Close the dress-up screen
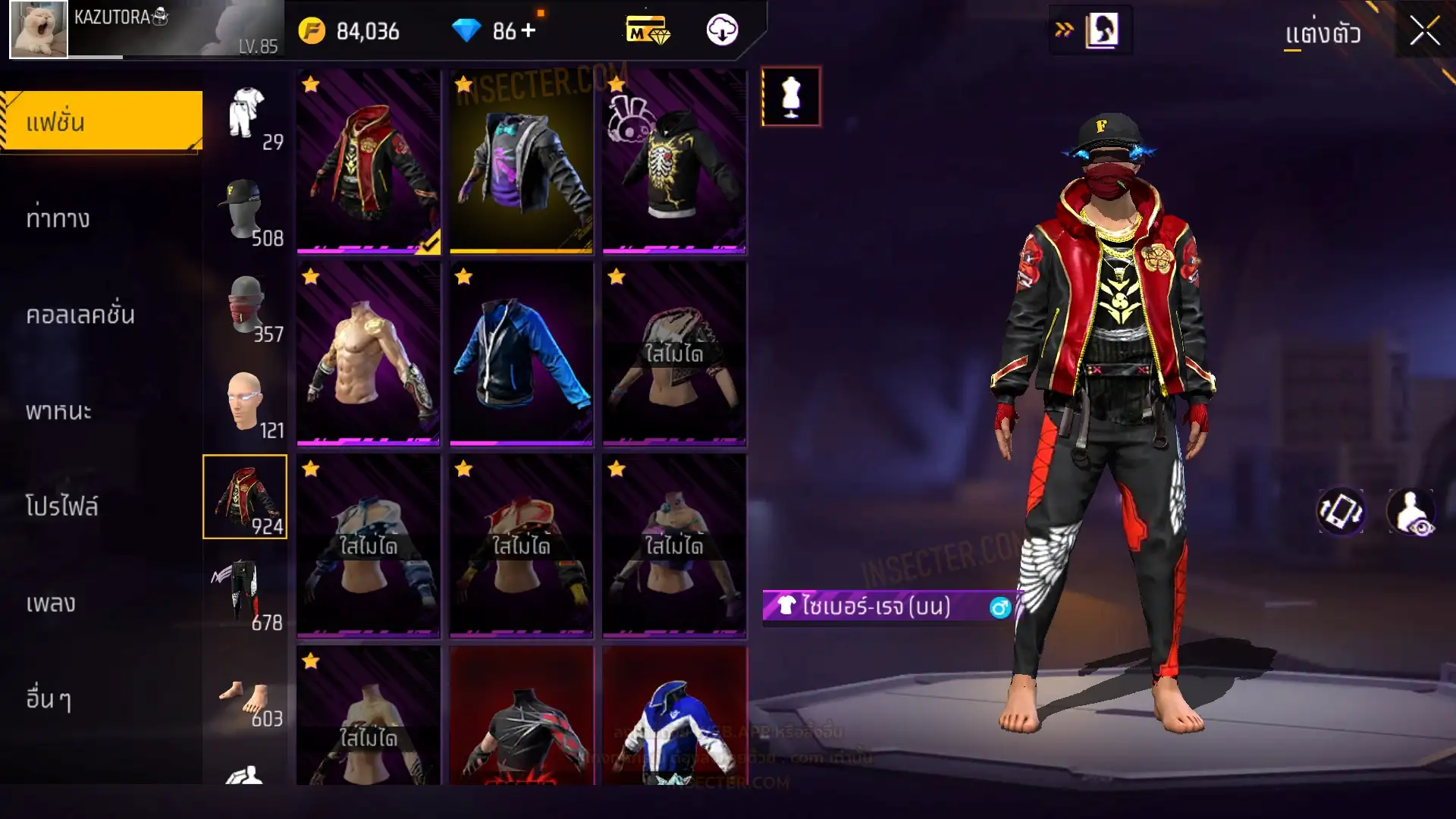The width and height of the screenshot is (1456, 819). pyautogui.click(x=1424, y=32)
